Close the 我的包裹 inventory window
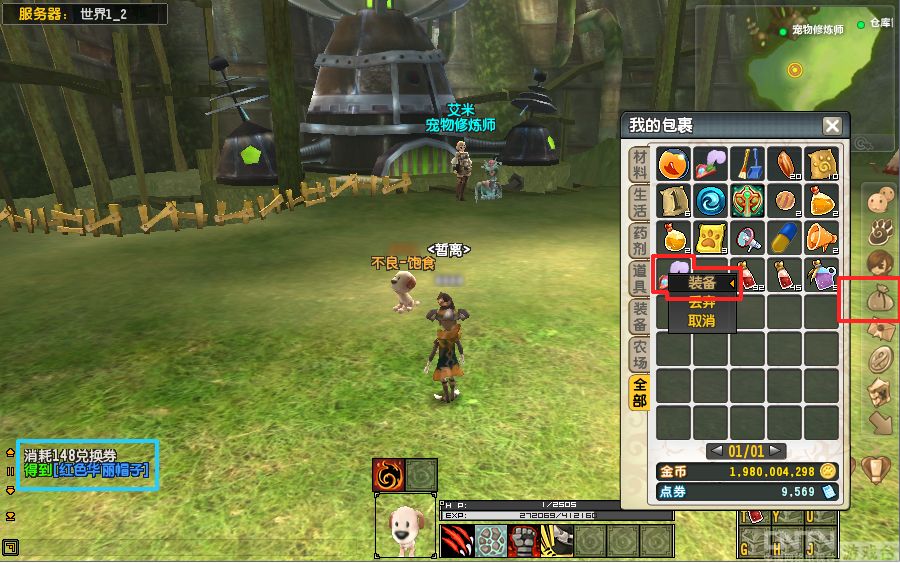 pyautogui.click(x=831, y=126)
